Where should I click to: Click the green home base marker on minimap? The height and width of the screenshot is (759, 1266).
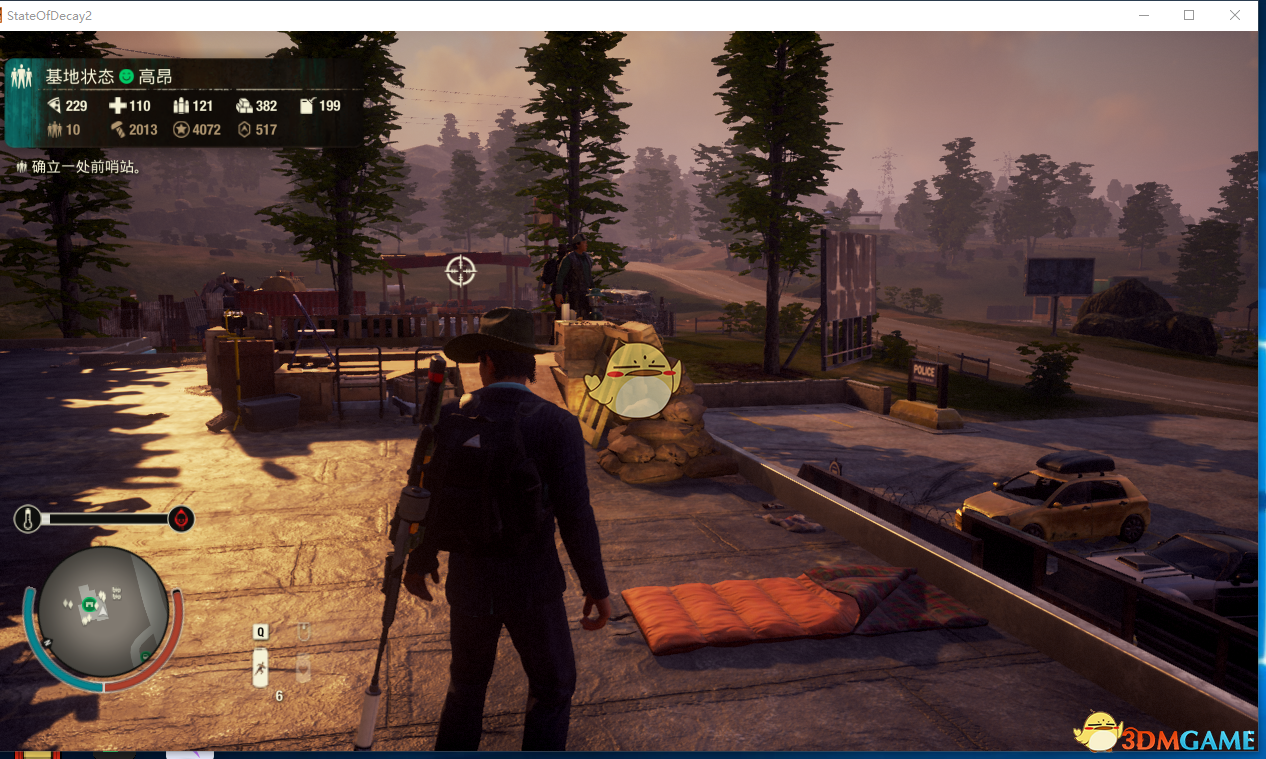pyautogui.click(x=90, y=604)
